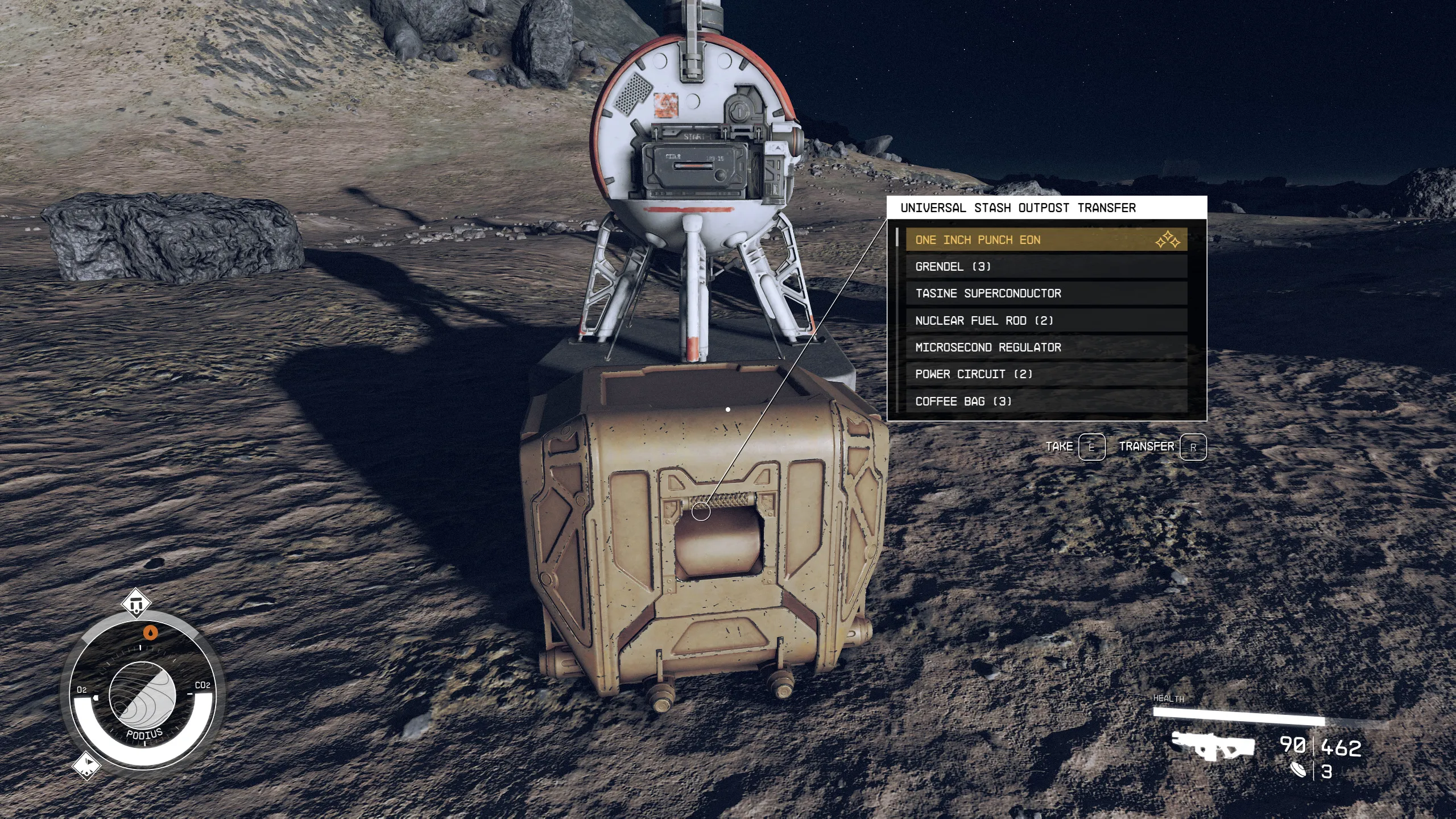Pick the Tasine Superconductor row
The image size is (1456, 819).
1045,293
